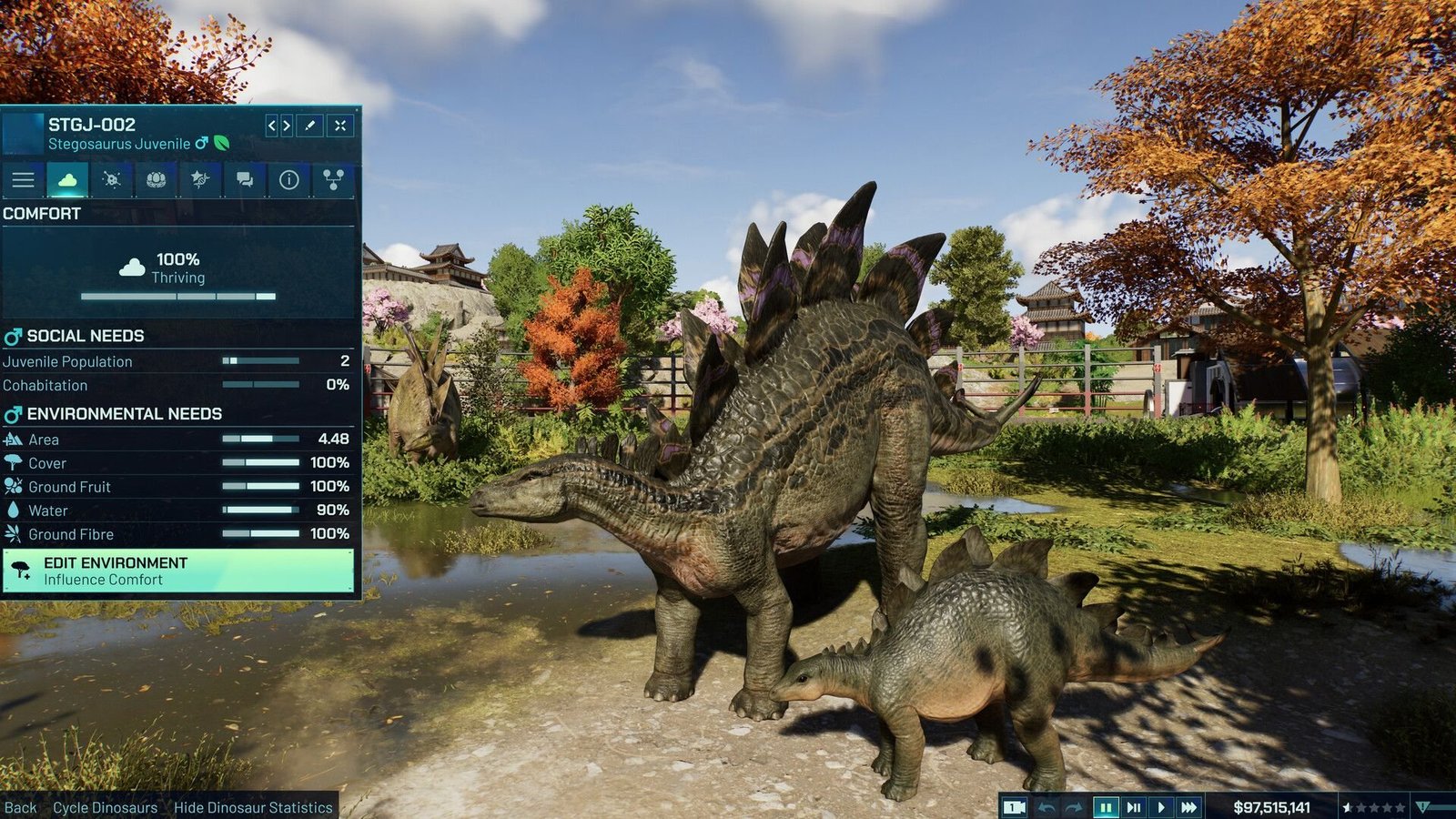Expand the zoom-to-dinosaur button

click(x=340, y=125)
